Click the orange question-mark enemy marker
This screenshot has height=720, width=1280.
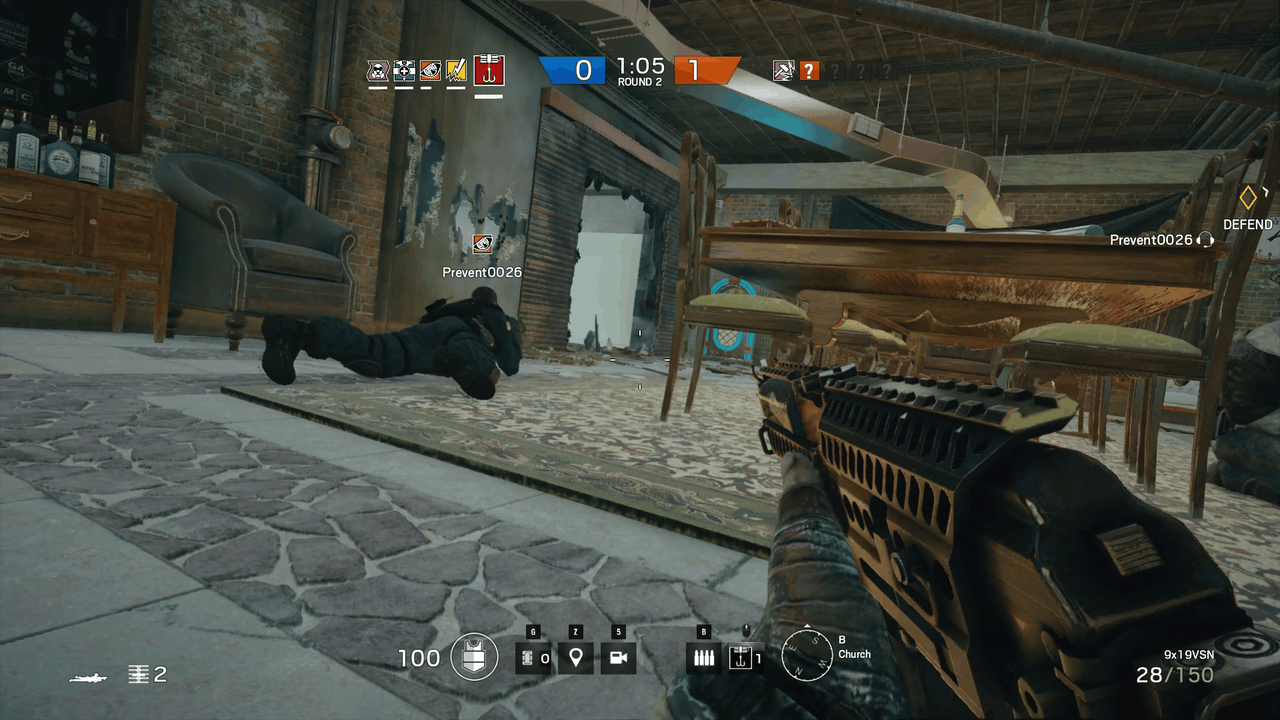(x=809, y=70)
